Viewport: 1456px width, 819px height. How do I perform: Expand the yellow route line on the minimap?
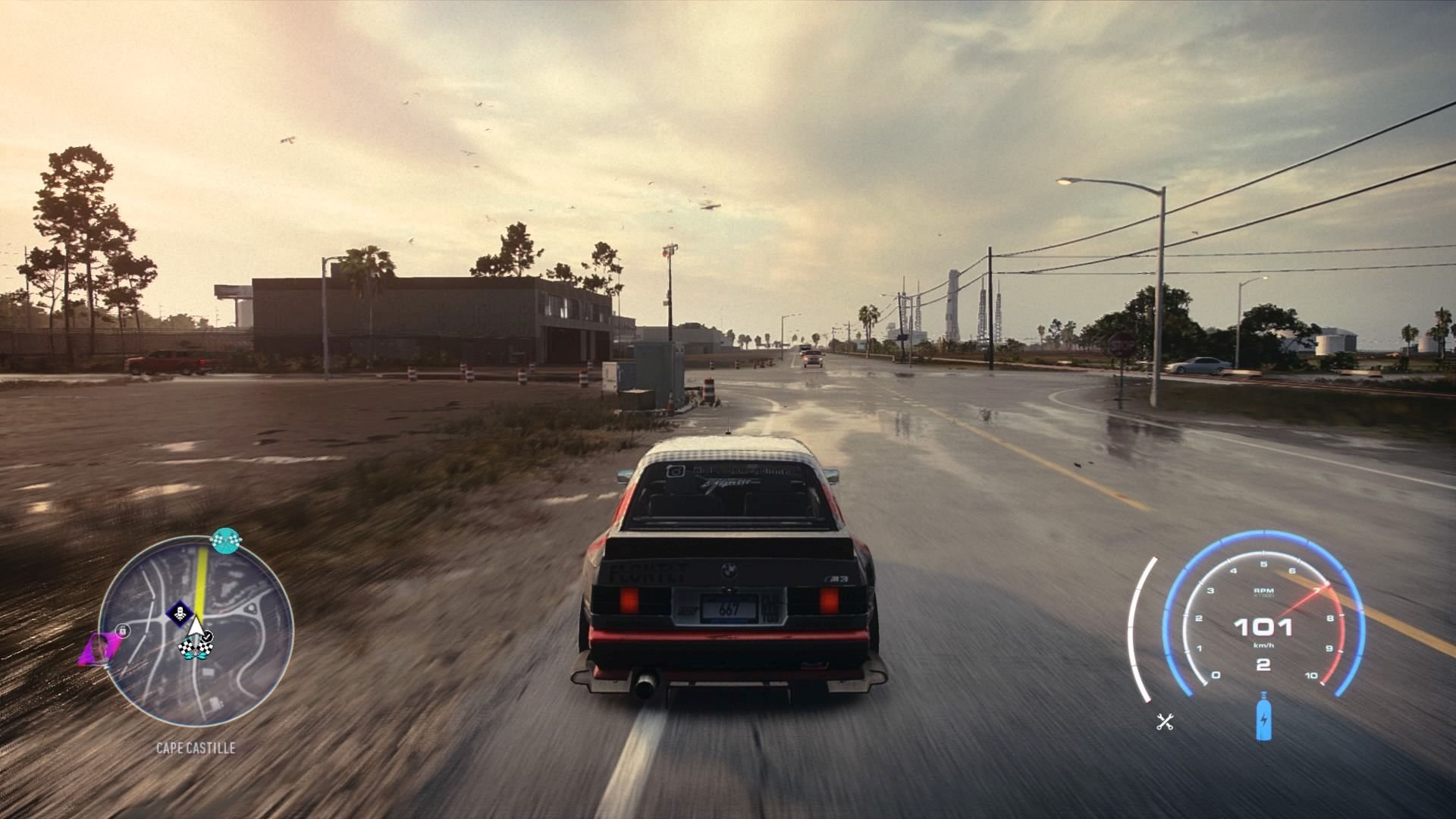(200, 577)
